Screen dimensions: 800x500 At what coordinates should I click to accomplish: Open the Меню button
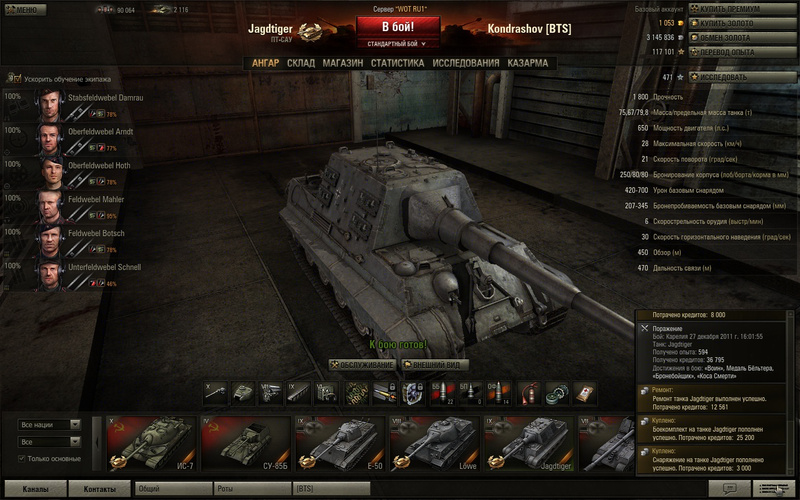coord(24,9)
